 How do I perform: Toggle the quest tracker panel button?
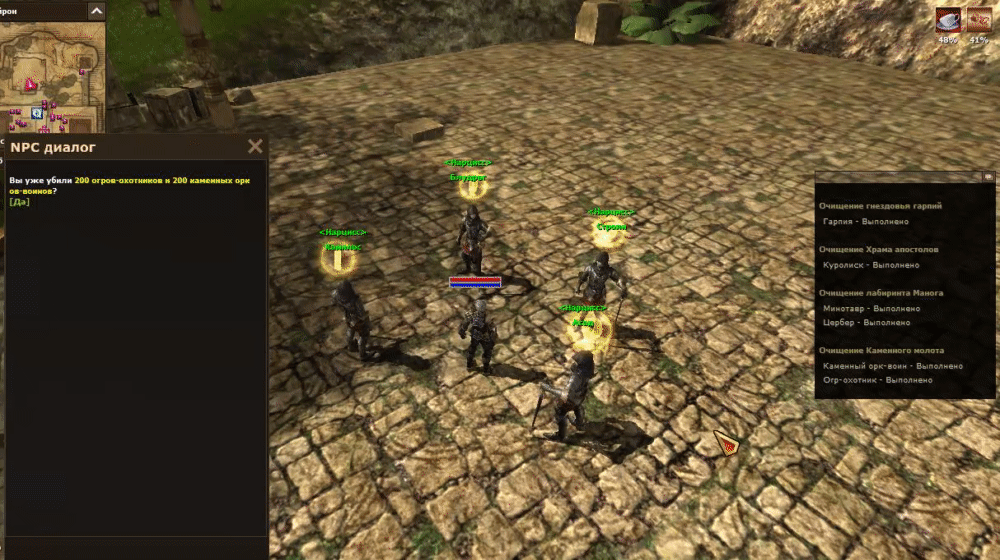pyautogui.click(x=988, y=176)
